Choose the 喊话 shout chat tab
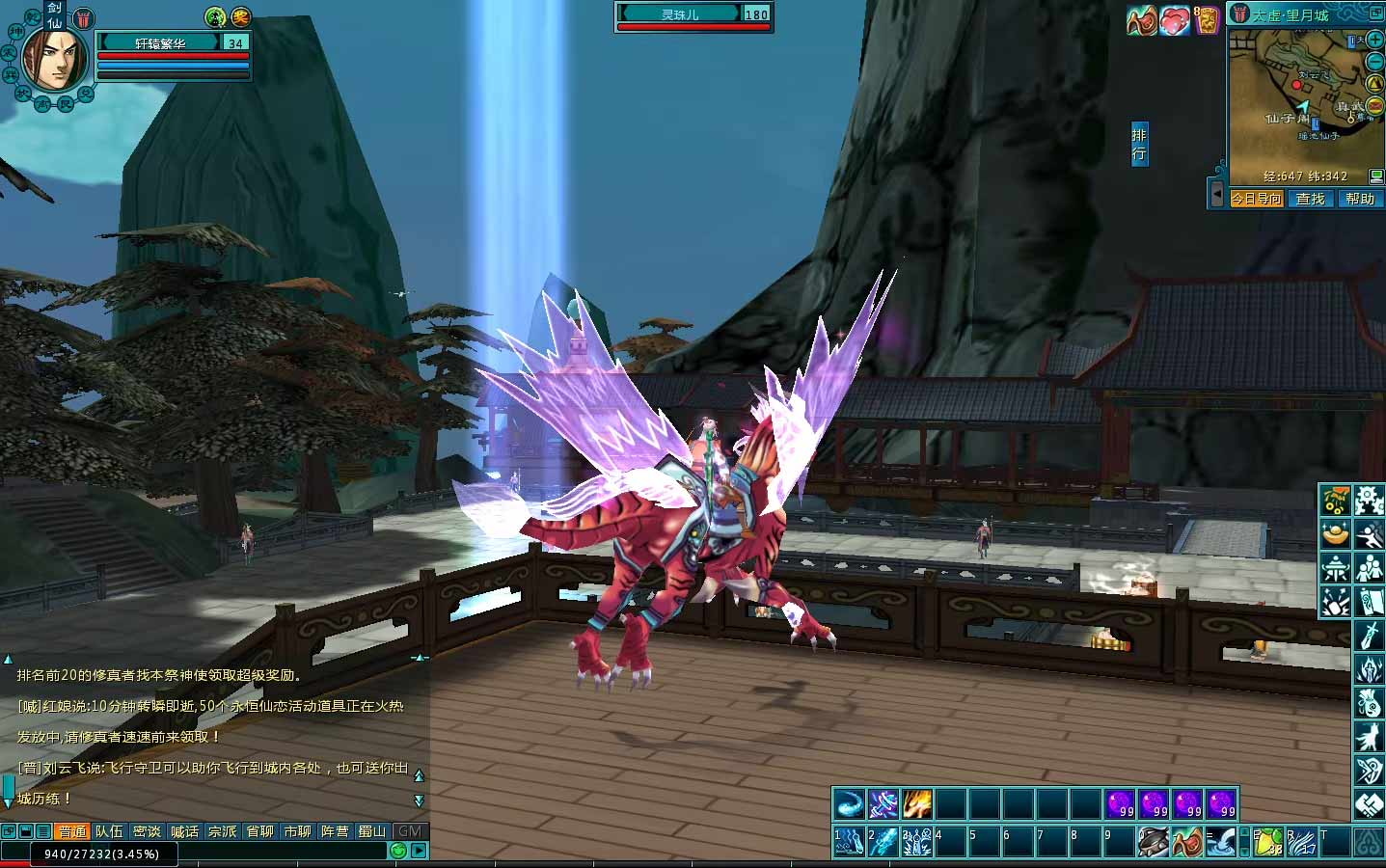Viewport: 1386px width, 868px height. [184, 831]
